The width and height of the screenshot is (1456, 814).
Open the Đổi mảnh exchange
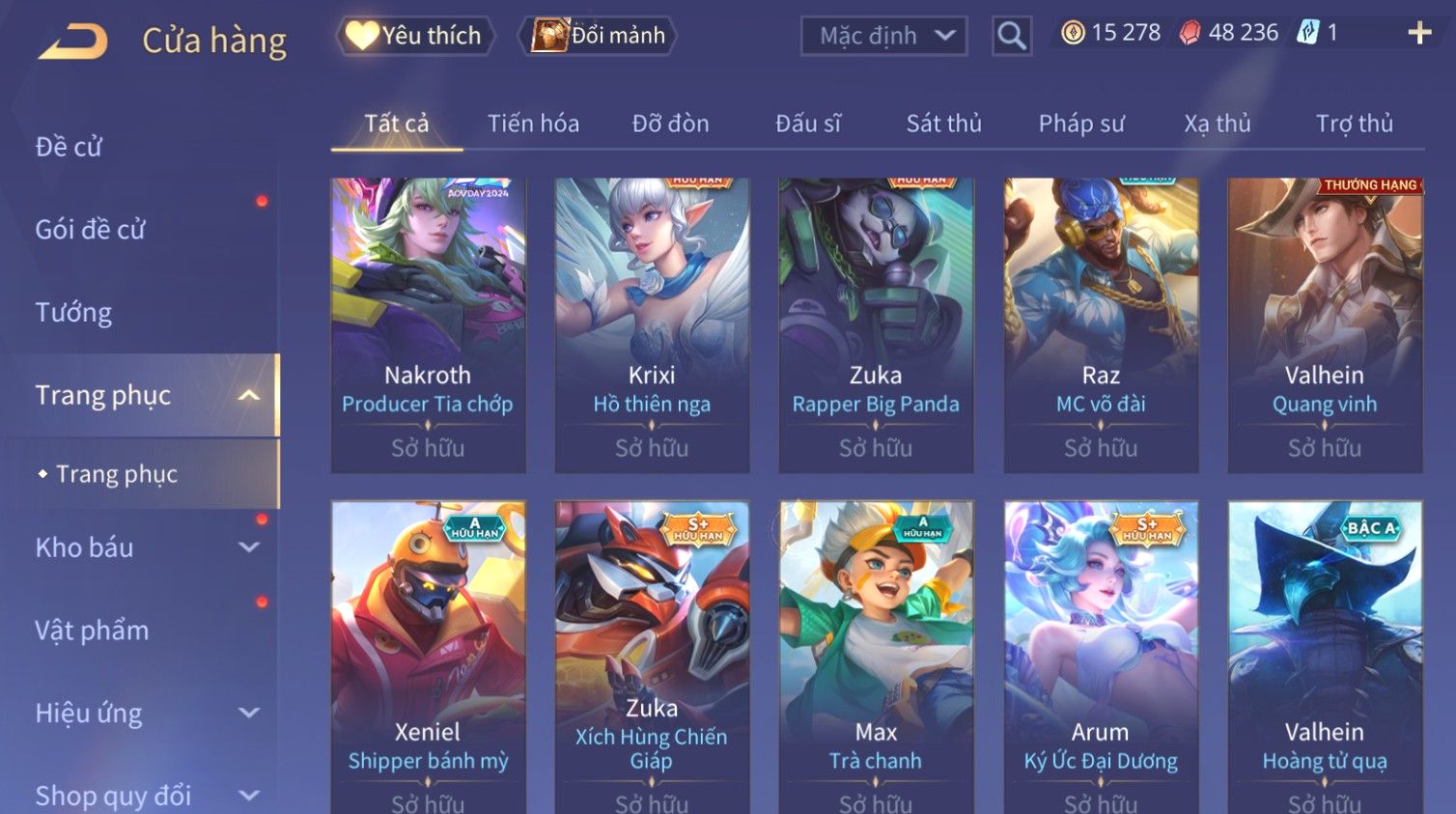tap(599, 36)
